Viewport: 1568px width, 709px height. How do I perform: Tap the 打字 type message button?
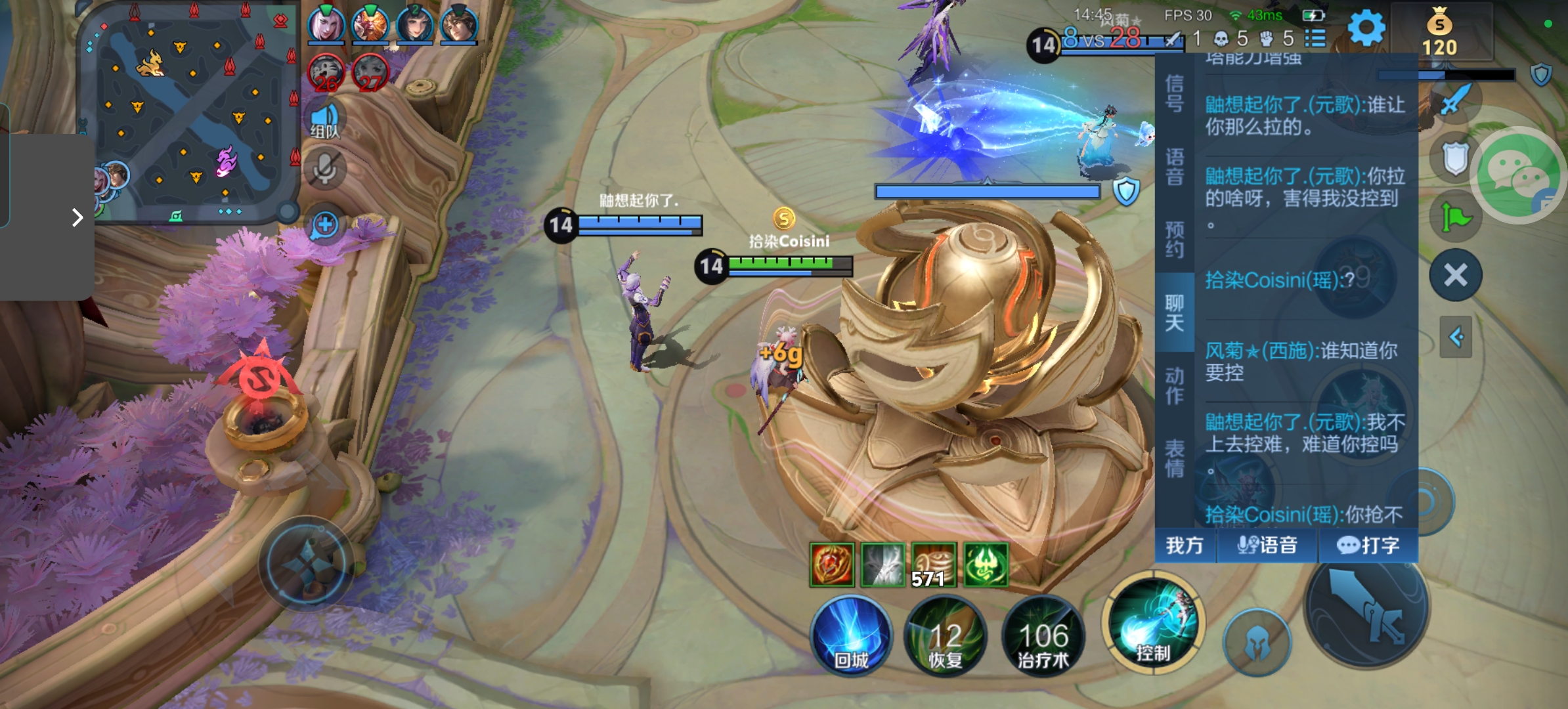point(1368,546)
